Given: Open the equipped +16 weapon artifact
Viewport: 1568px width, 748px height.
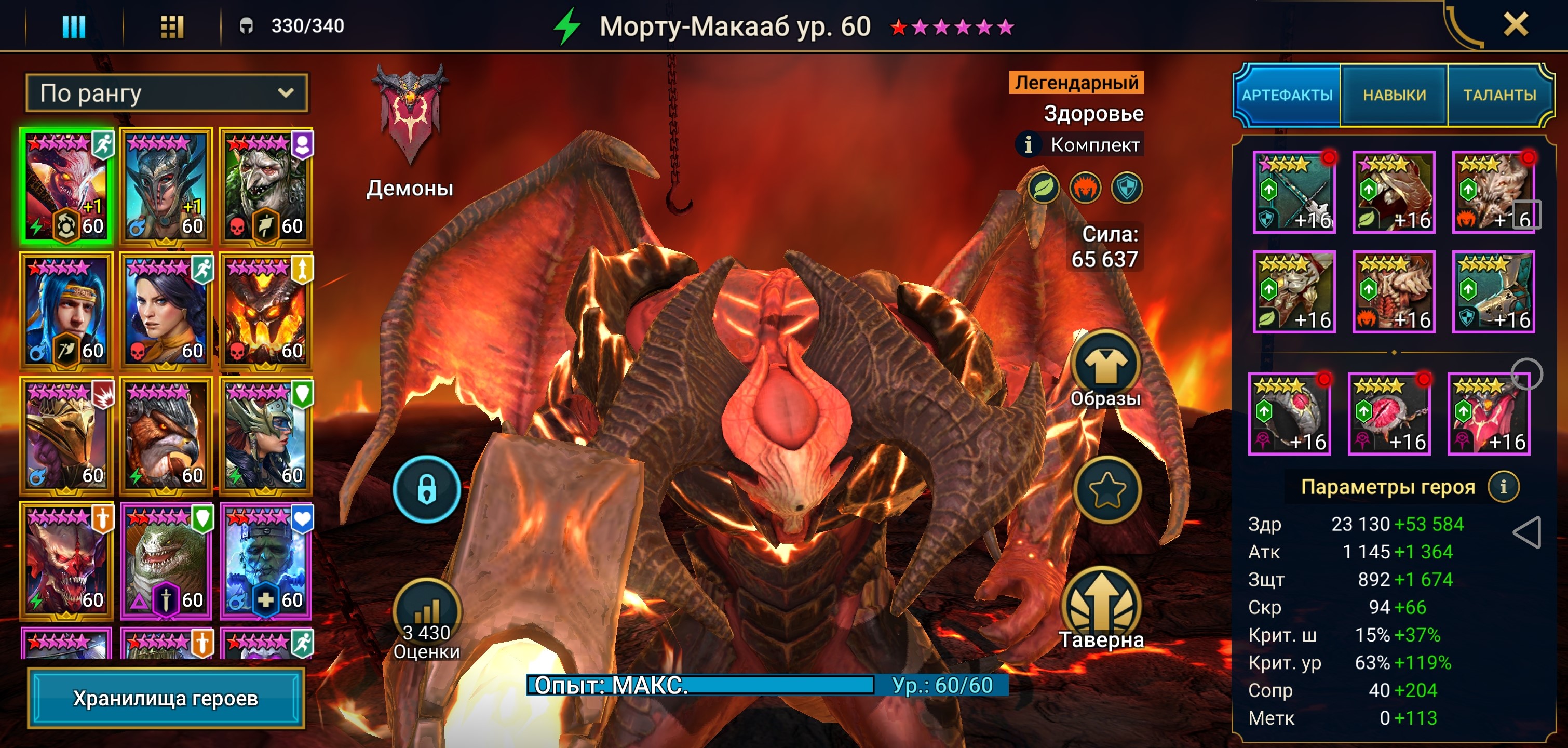Looking at the screenshot, I should (x=1294, y=192).
